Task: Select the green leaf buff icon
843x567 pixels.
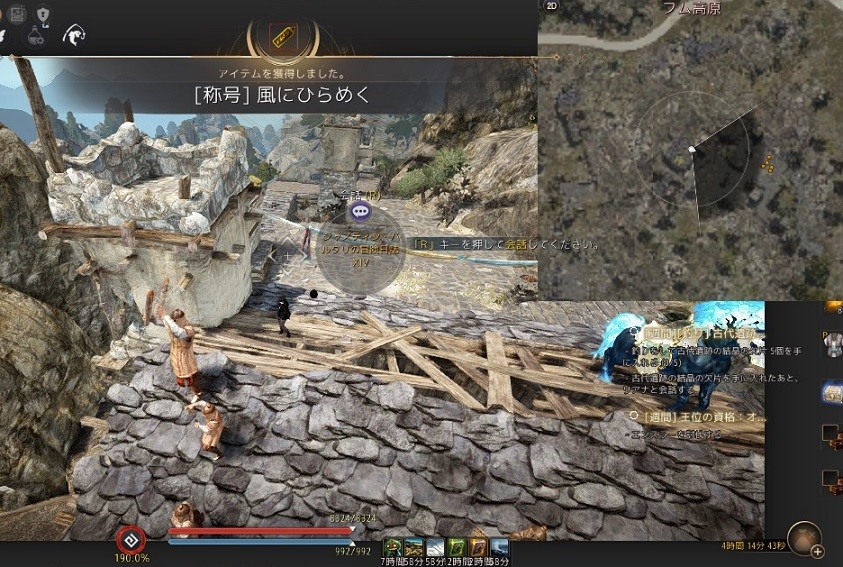Action: 456,547
